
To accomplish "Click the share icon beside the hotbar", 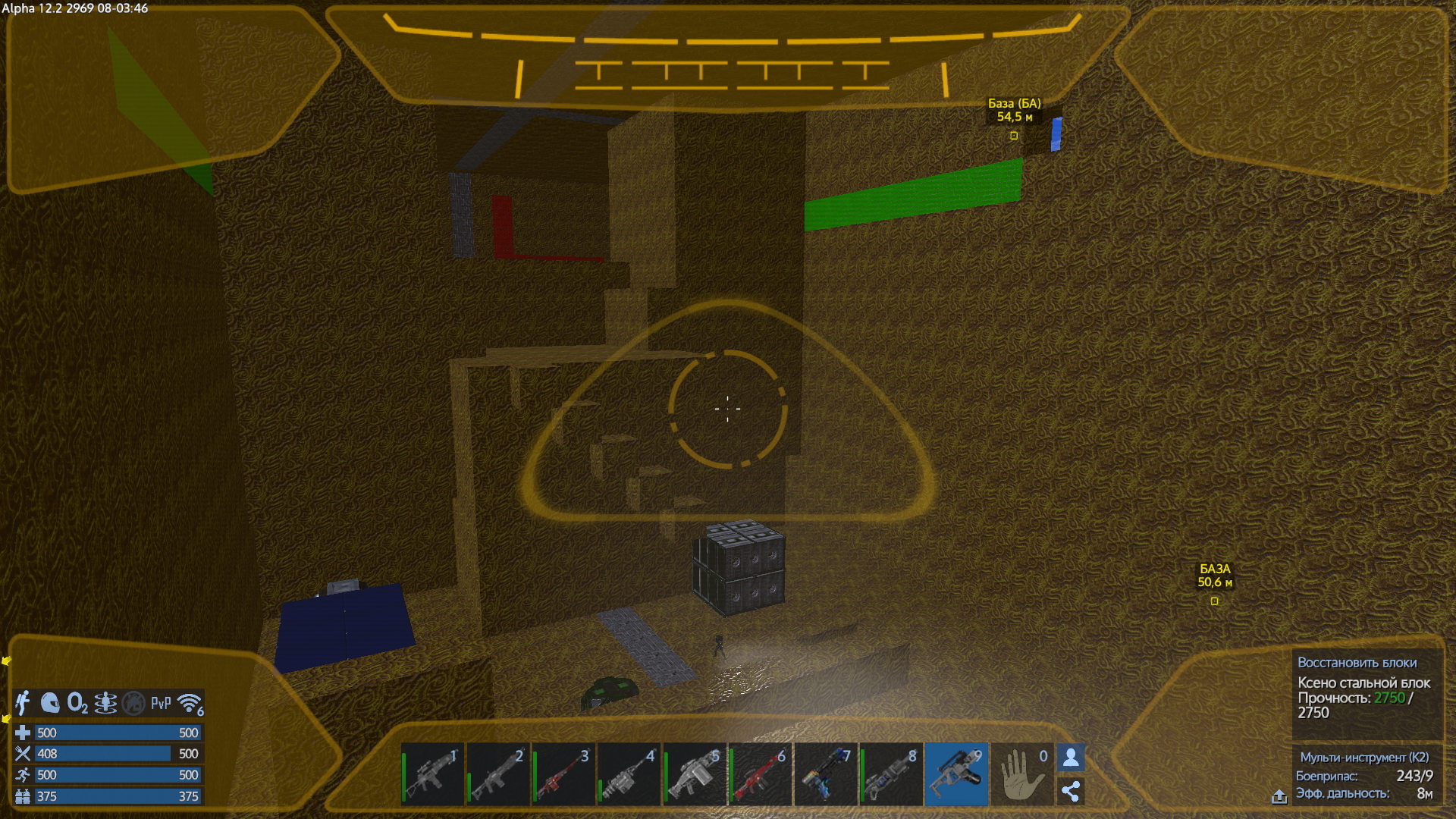I will click(1071, 791).
